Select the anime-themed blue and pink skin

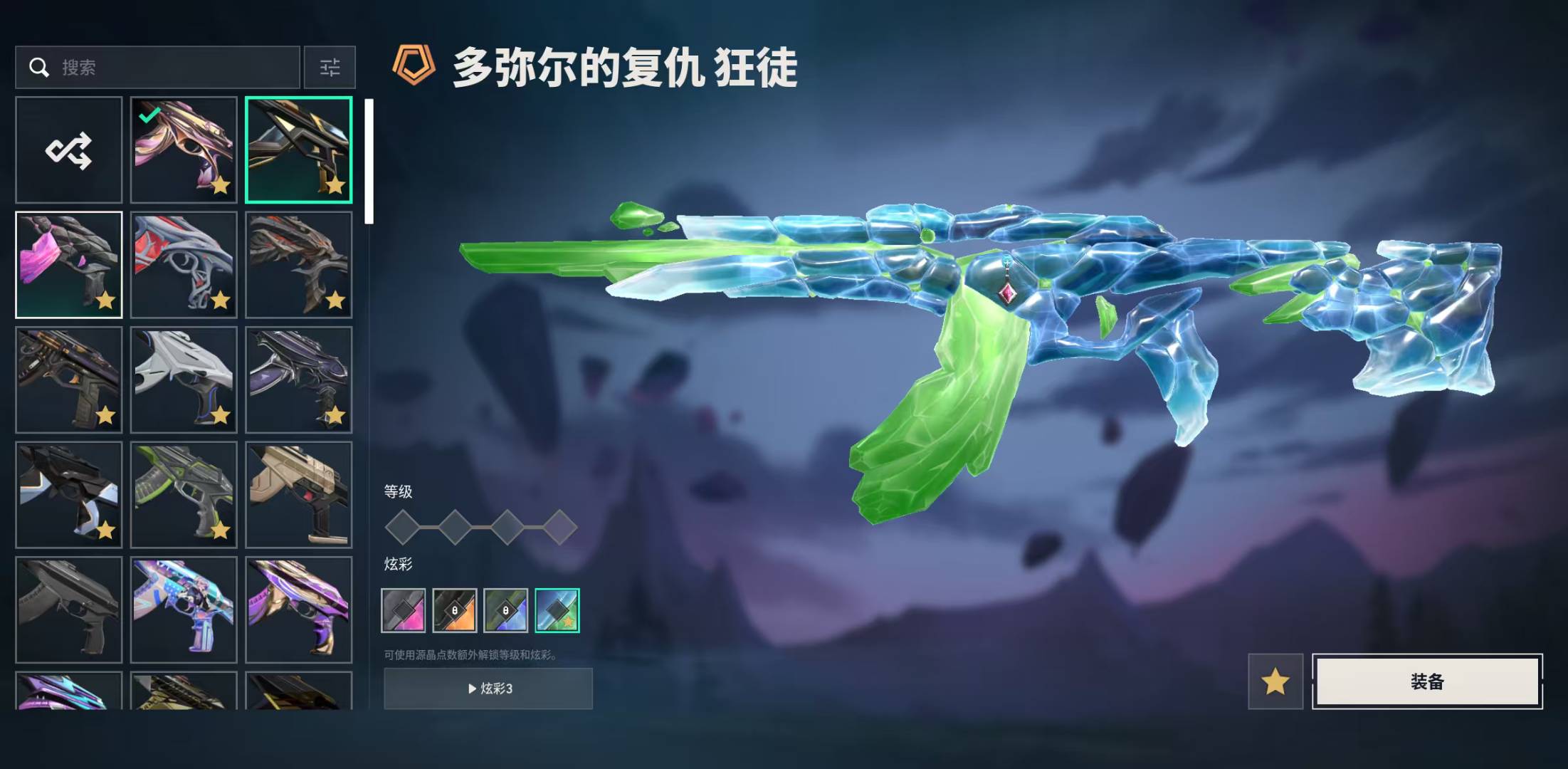184,610
